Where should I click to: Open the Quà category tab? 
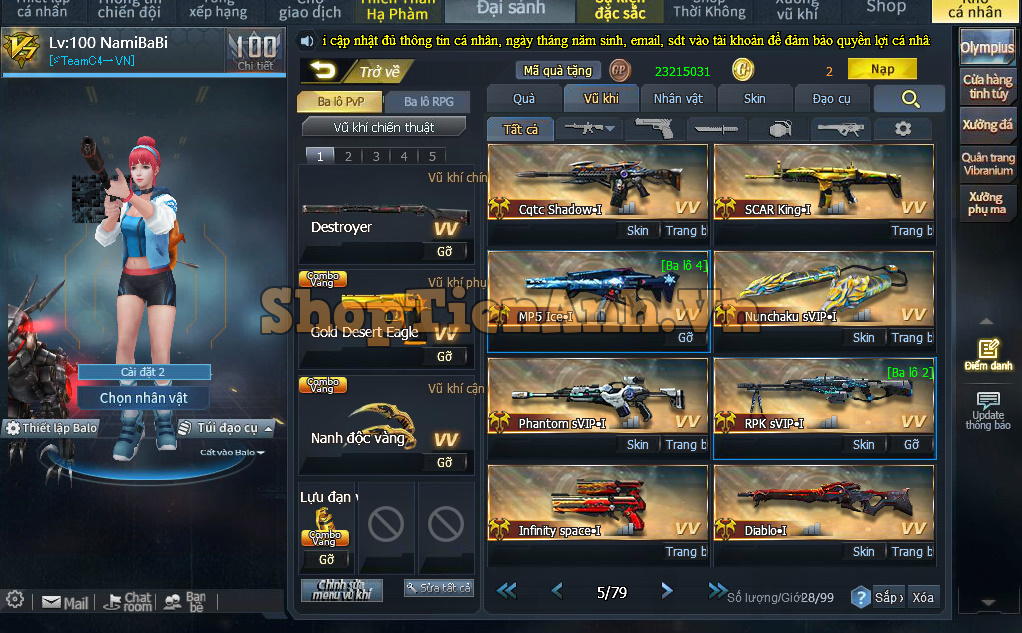pos(524,98)
